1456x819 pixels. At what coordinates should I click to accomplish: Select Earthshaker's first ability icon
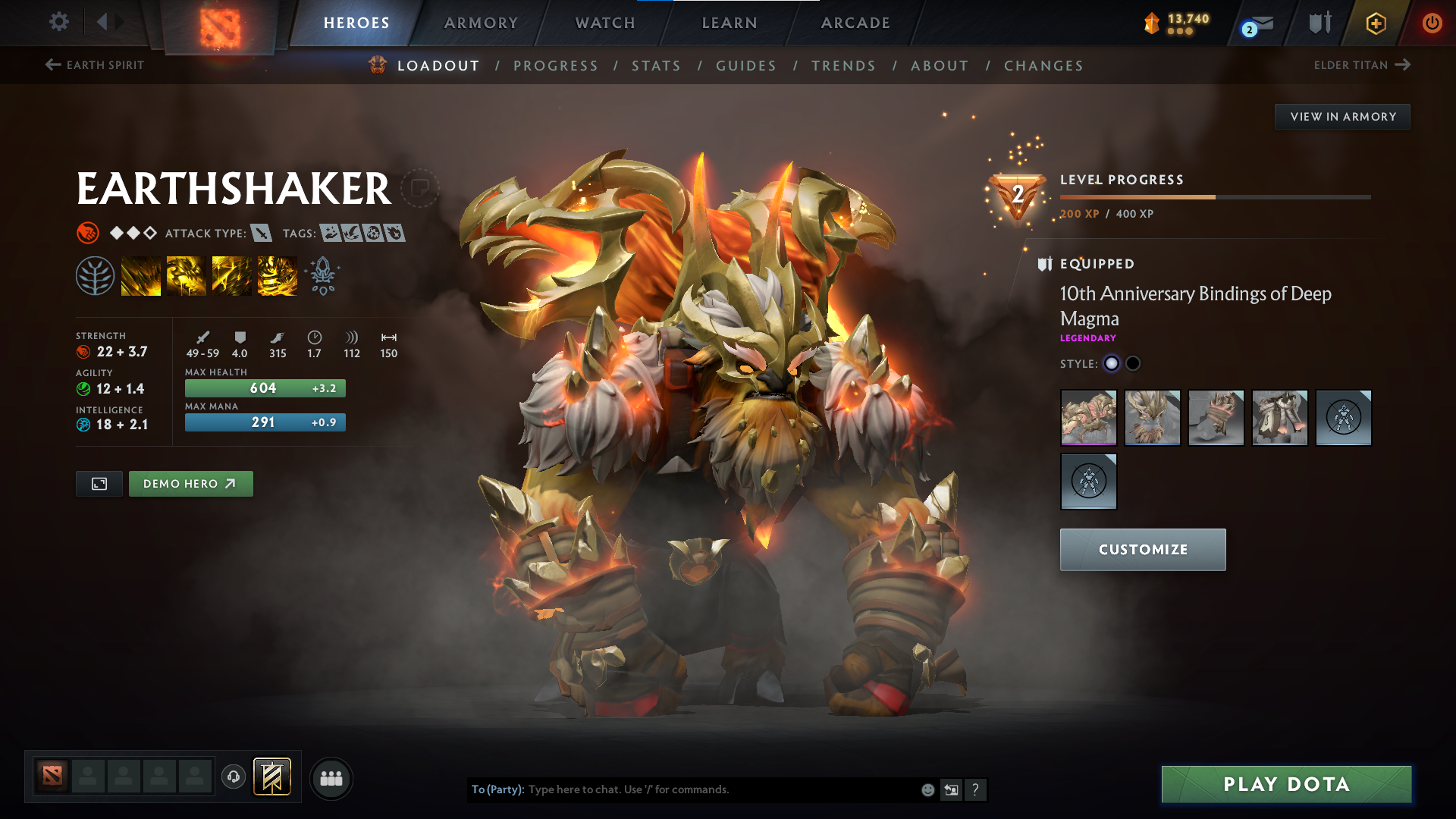tap(141, 275)
